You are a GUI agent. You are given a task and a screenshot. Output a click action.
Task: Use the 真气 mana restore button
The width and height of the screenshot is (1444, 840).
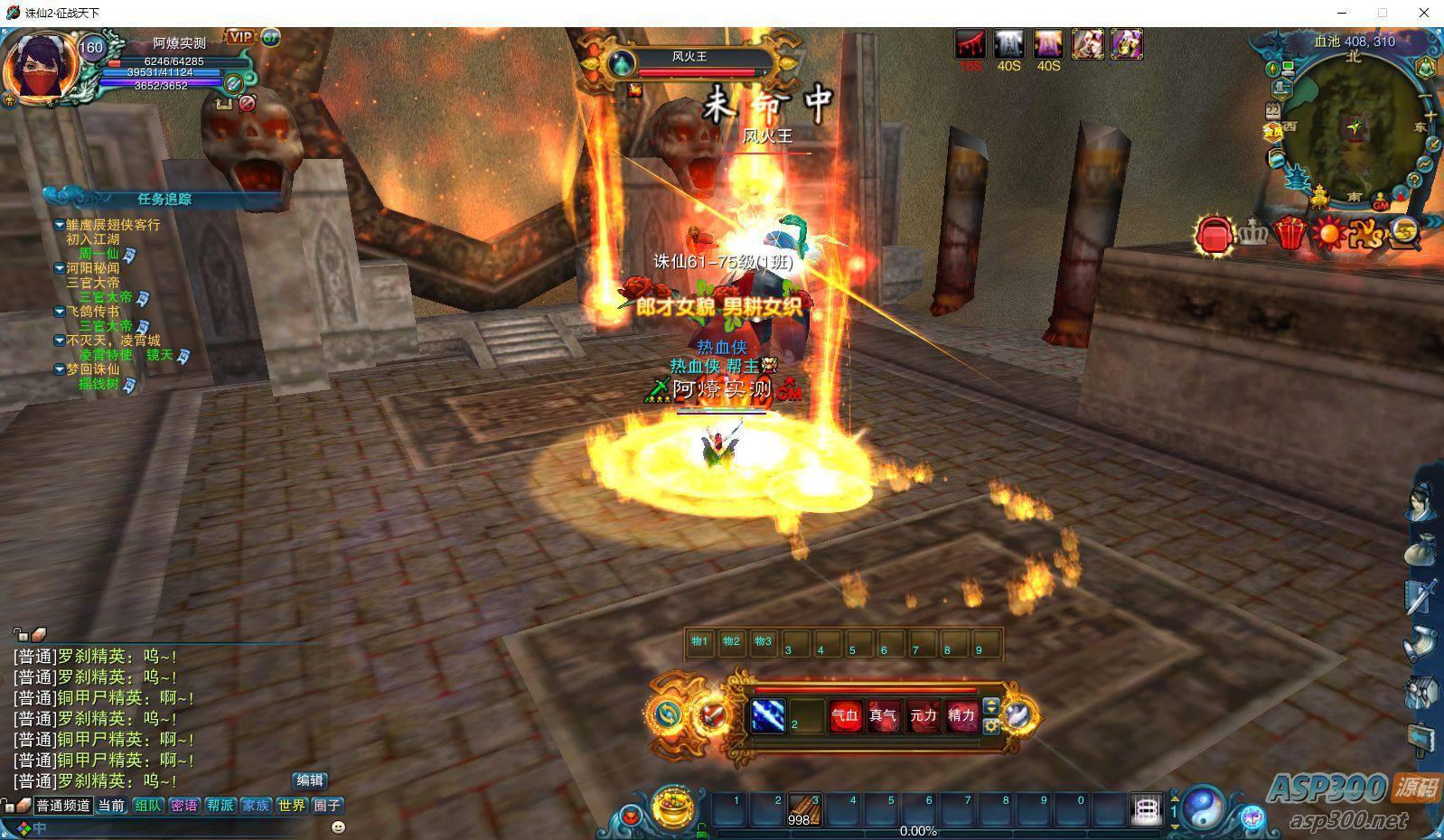pyautogui.click(x=884, y=716)
